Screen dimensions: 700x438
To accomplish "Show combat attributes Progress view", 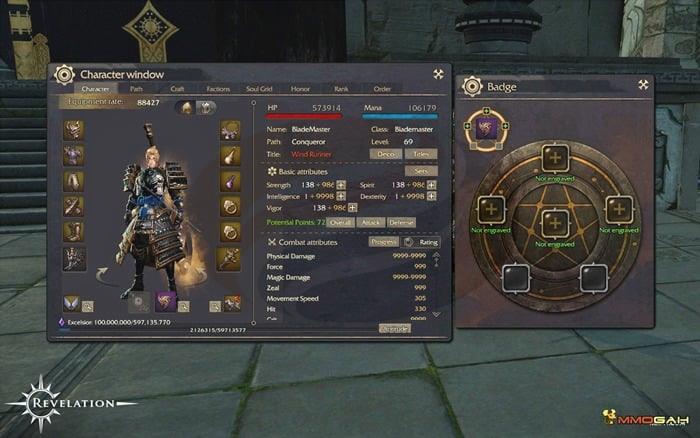I will [383, 242].
